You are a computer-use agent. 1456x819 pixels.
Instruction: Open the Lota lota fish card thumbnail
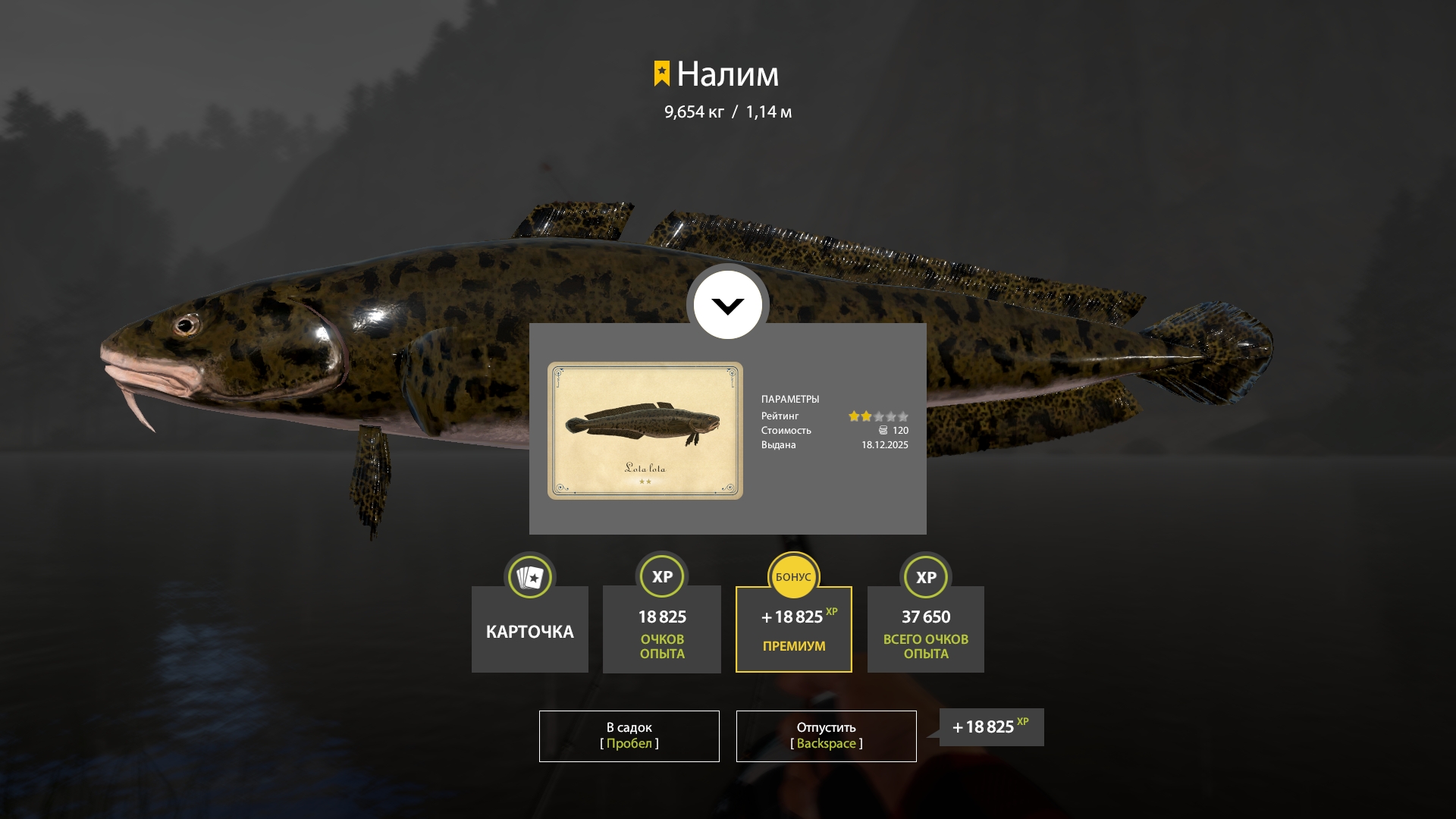pyautogui.click(x=645, y=430)
